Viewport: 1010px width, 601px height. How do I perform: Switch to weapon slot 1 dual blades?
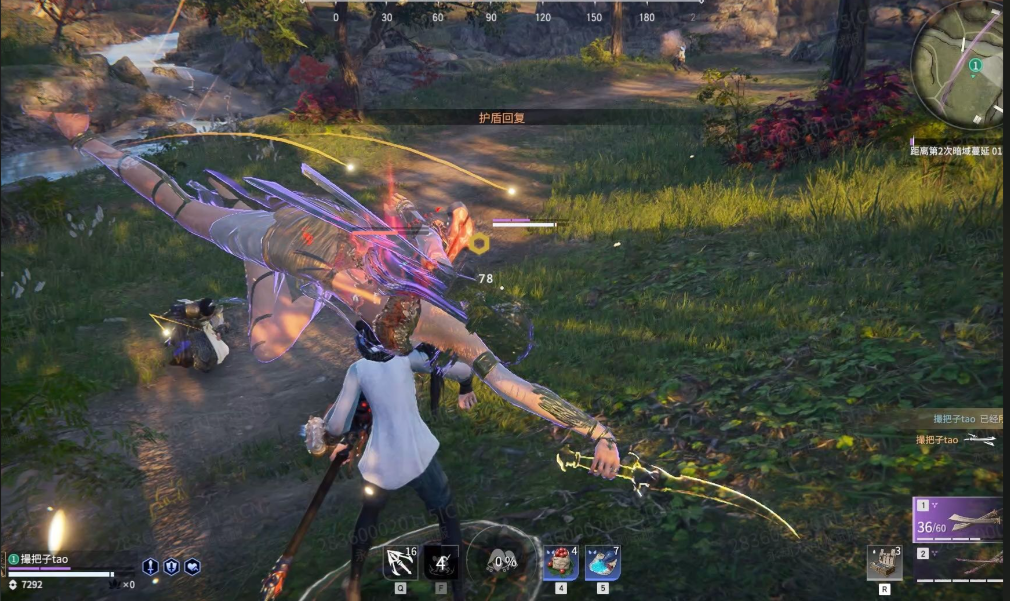[x=958, y=520]
